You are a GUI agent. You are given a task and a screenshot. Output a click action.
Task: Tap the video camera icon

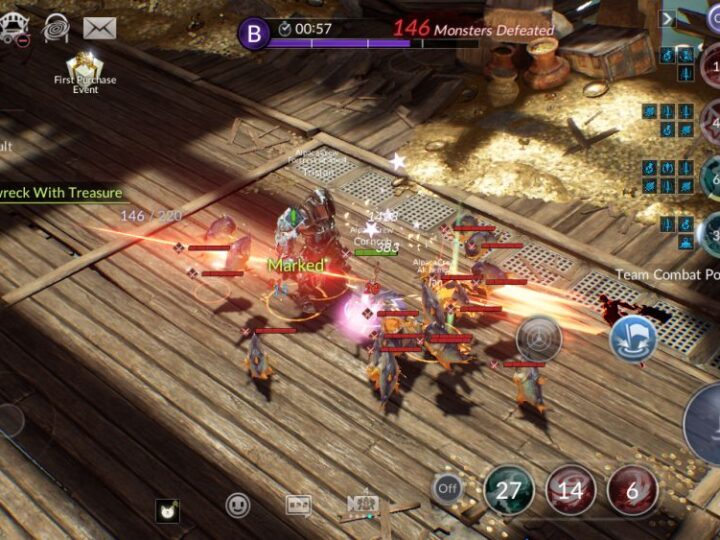point(361,504)
